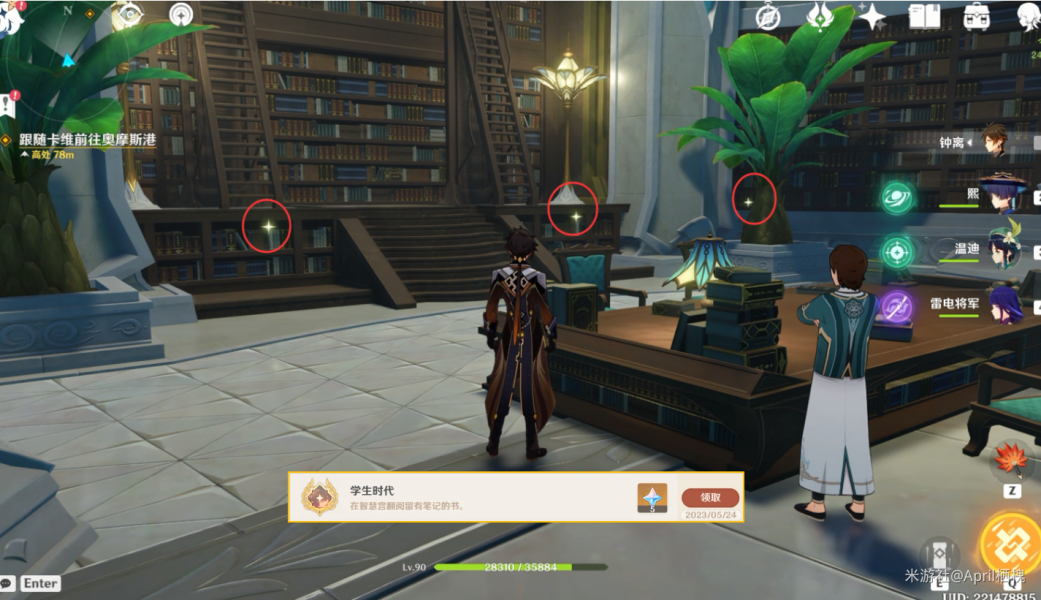Open the compass icon in the top bar
Image resolution: width=1041 pixels, height=600 pixels.
(768, 16)
